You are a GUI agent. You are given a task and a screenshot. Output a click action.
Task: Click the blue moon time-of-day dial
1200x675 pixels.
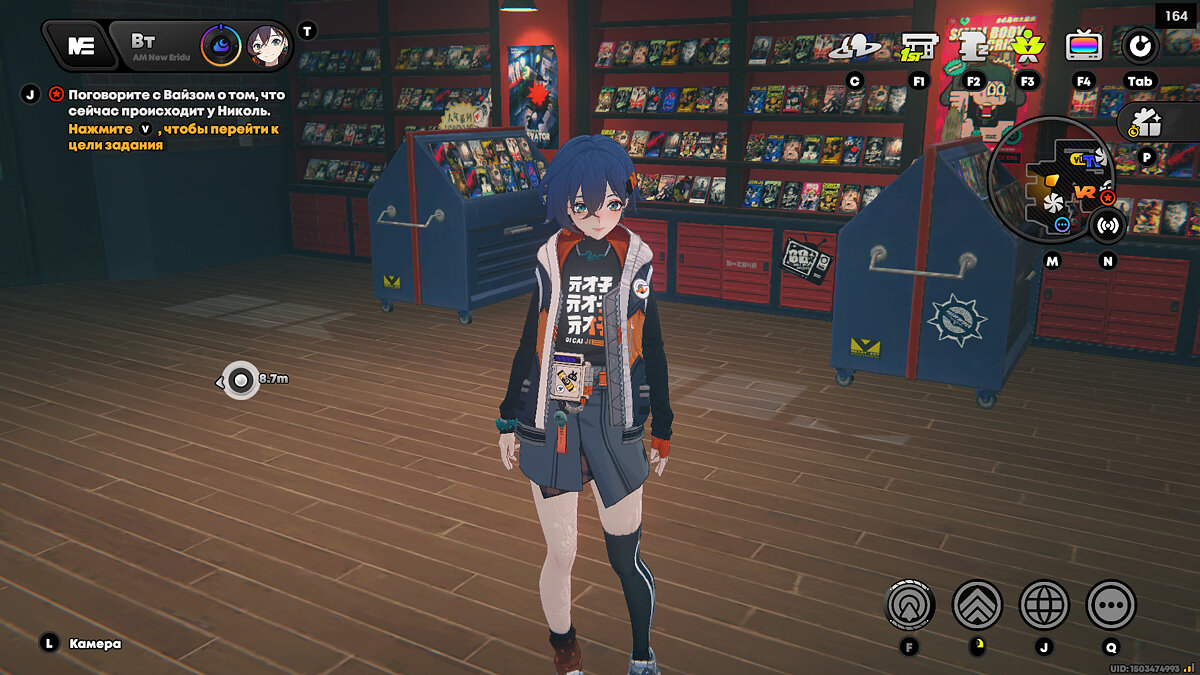pyautogui.click(x=220, y=45)
